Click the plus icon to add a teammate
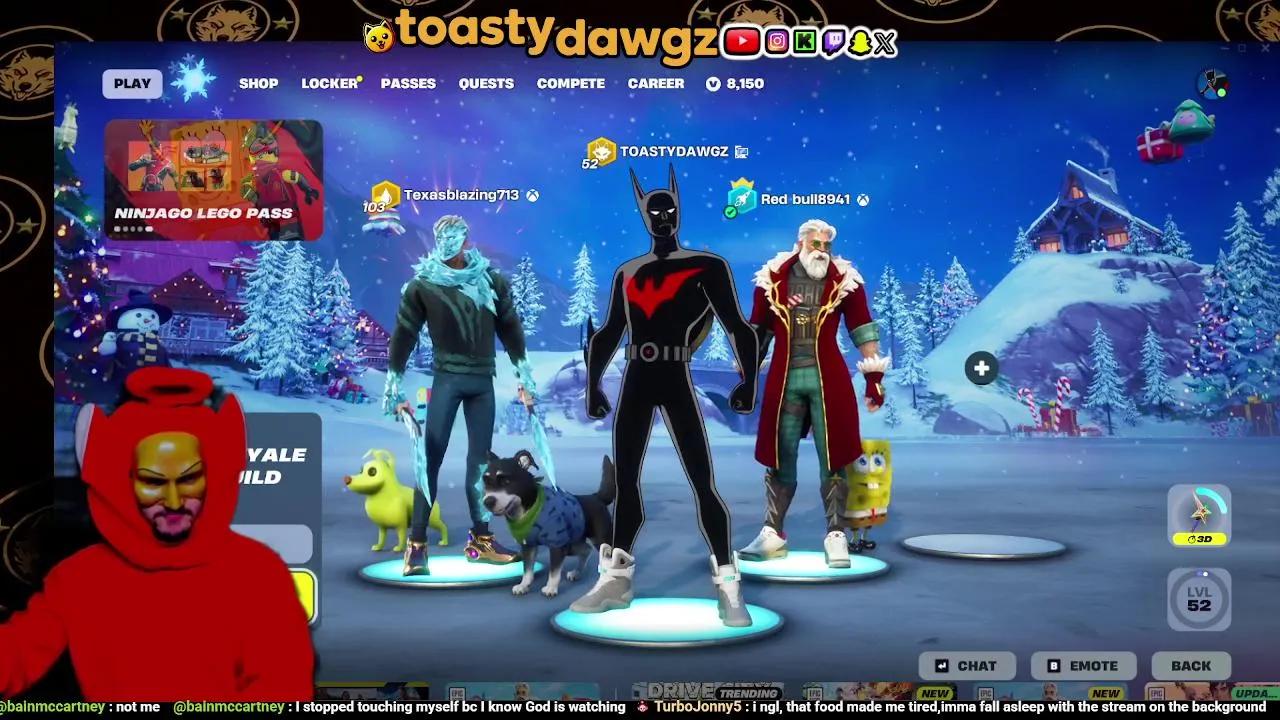The height and width of the screenshot is (720, 1280). coord(980,368)
